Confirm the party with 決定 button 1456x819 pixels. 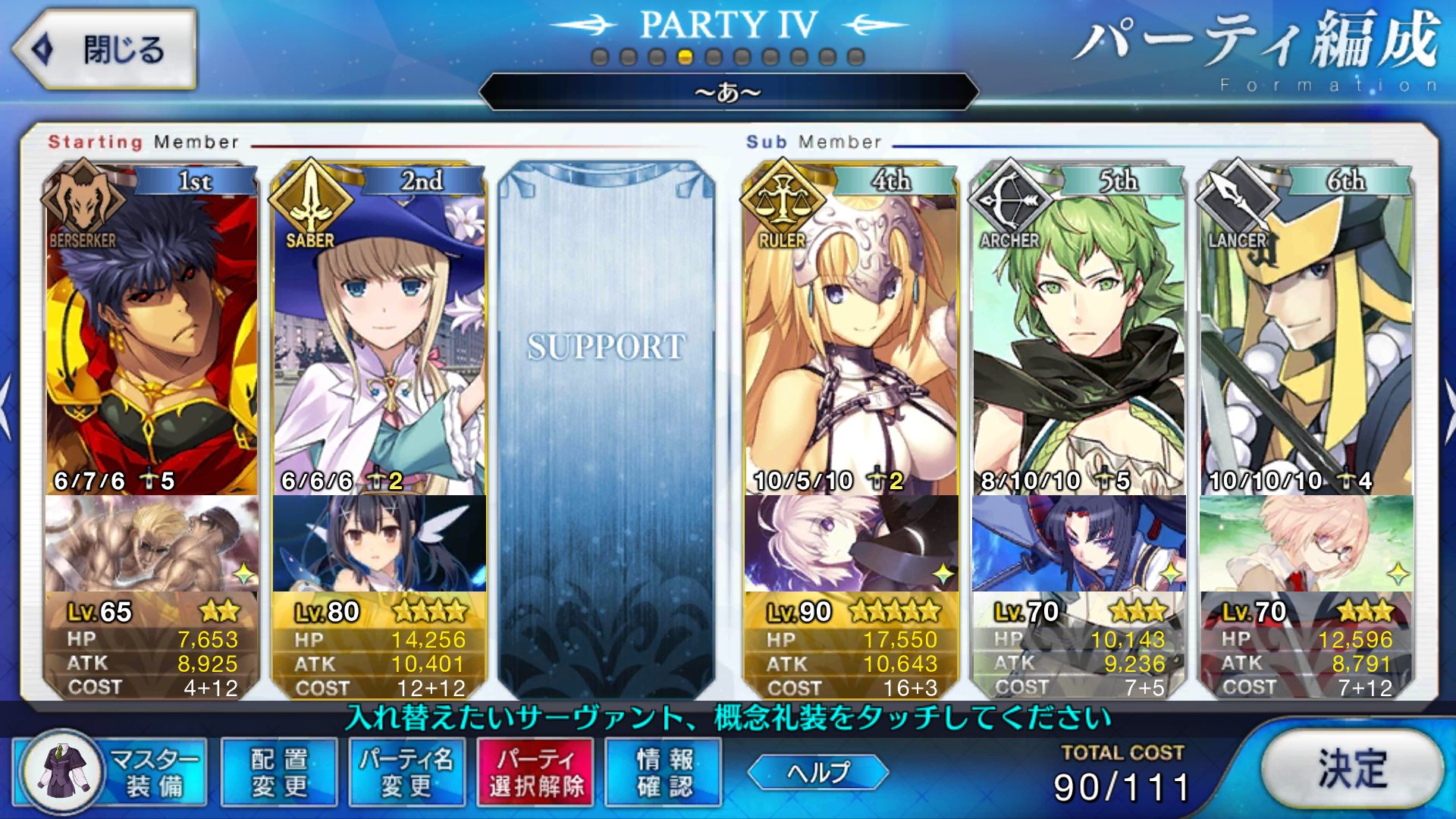click(1352, 769)
